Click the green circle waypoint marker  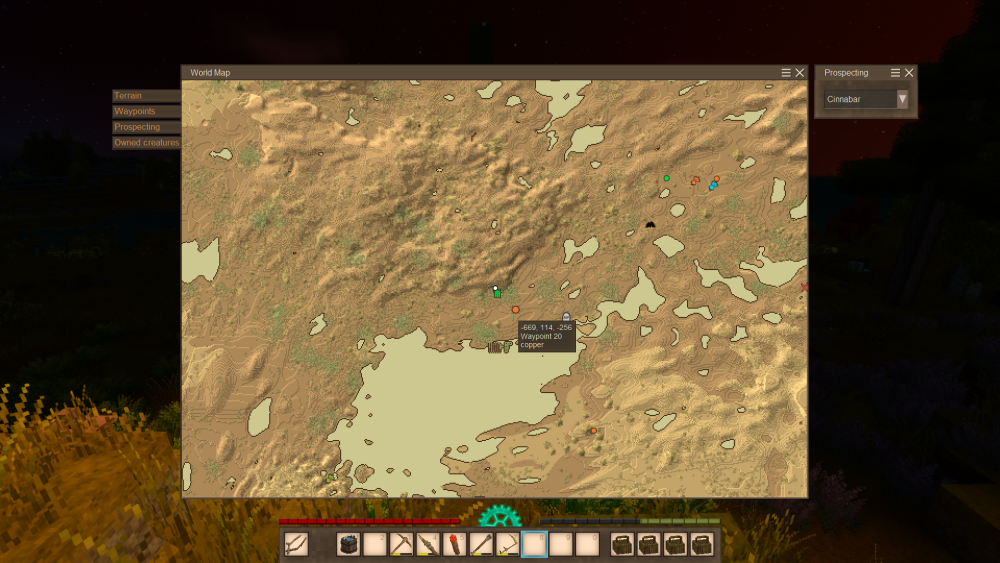pos(667,178)
